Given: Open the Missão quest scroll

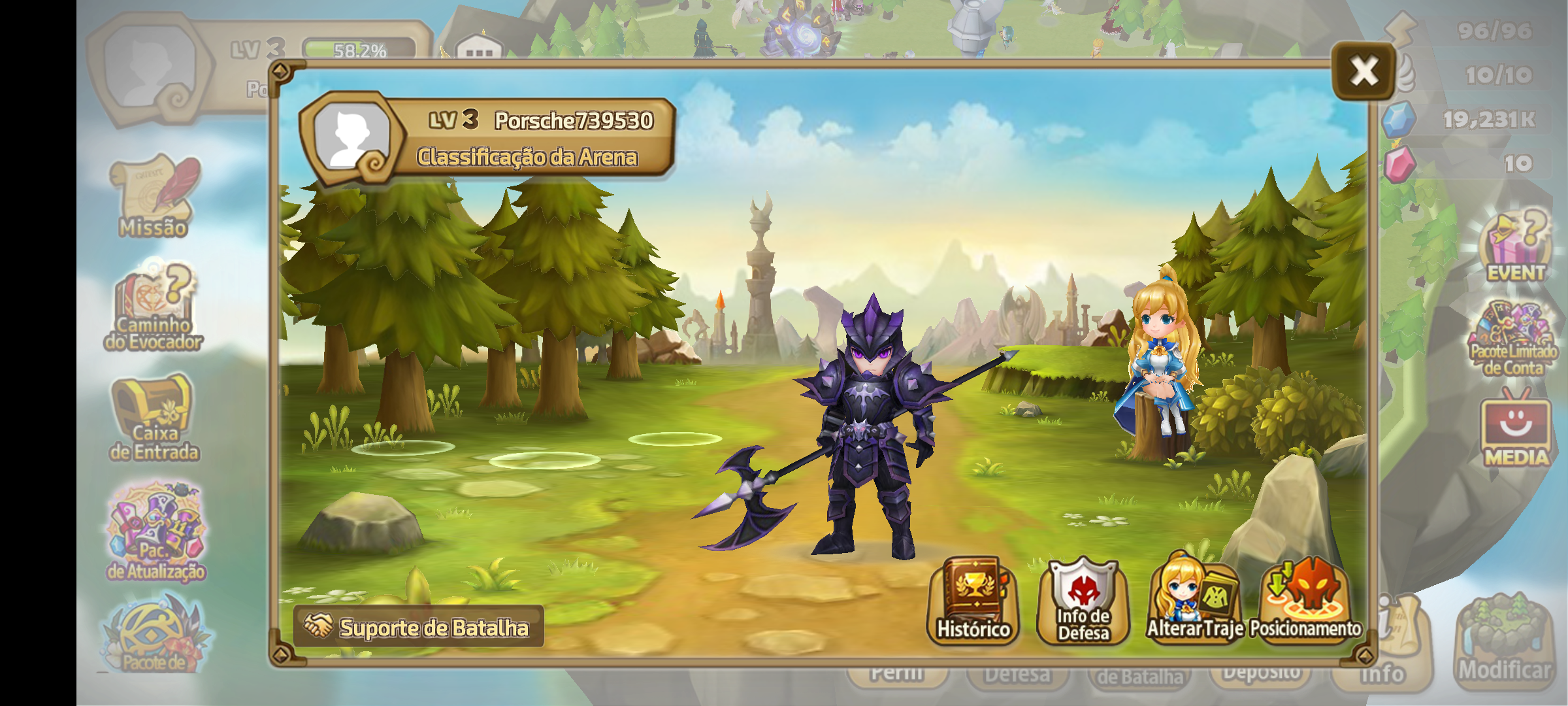Looking at the screenshot, I should (154, 196).
